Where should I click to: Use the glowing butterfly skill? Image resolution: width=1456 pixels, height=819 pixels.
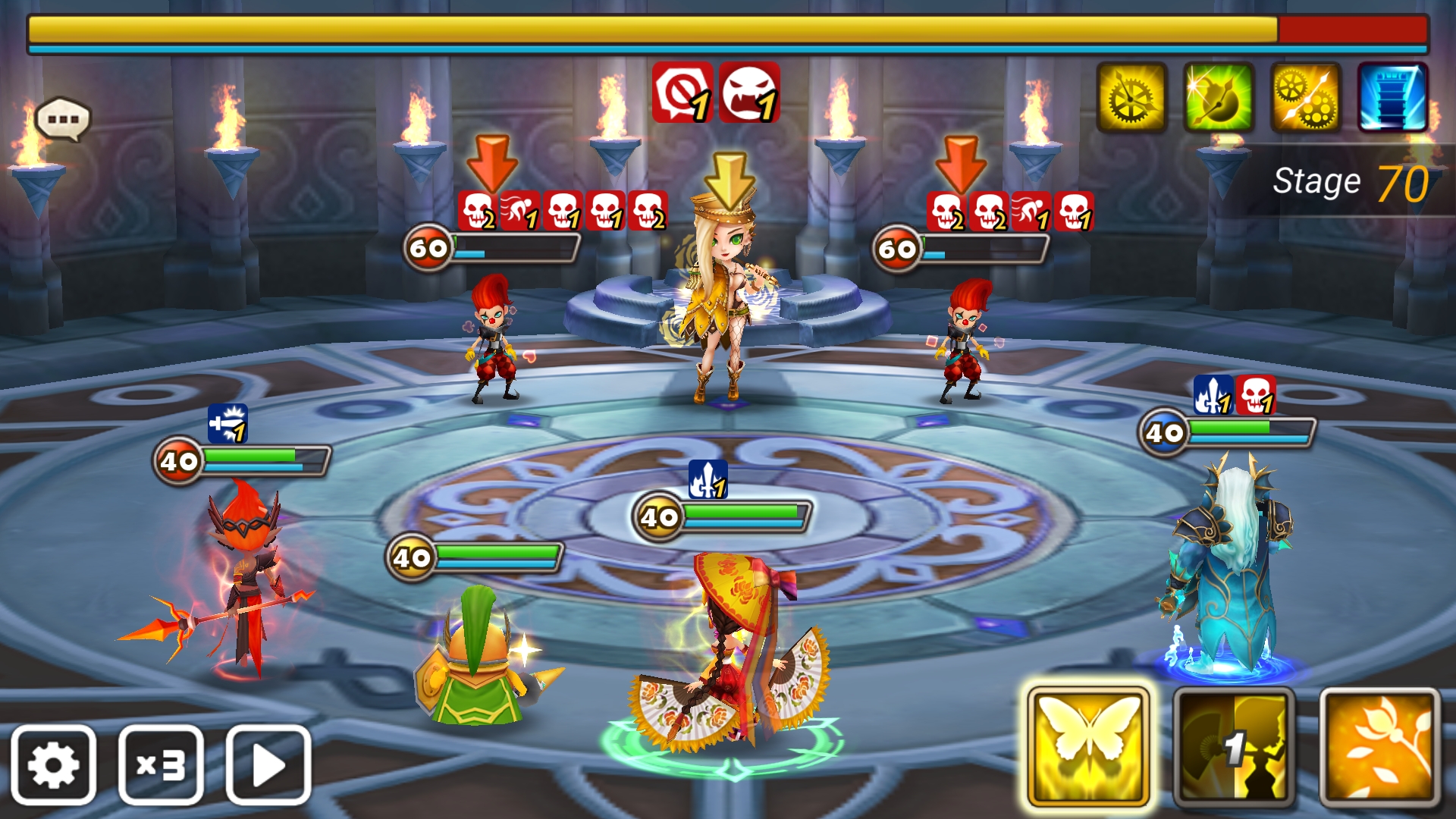[x=1088, y=747]
